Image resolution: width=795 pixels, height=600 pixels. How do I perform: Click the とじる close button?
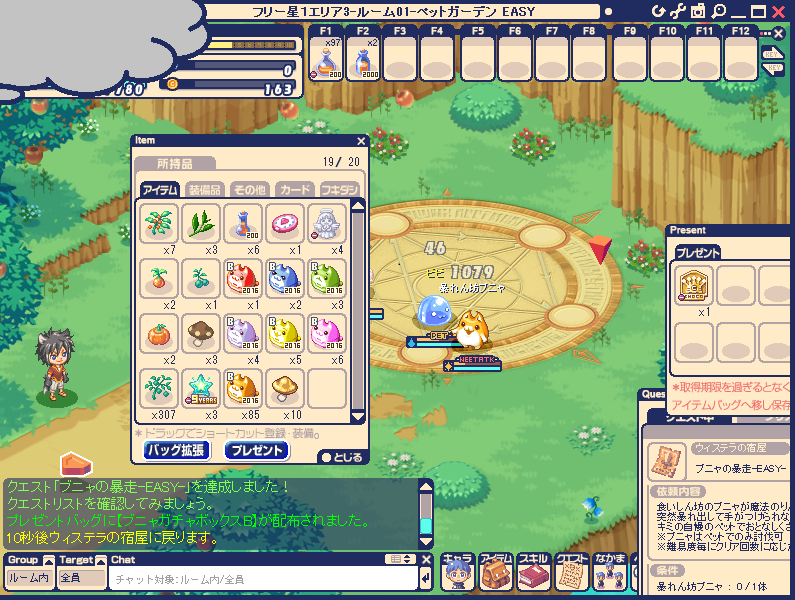[x=340, y=457]
